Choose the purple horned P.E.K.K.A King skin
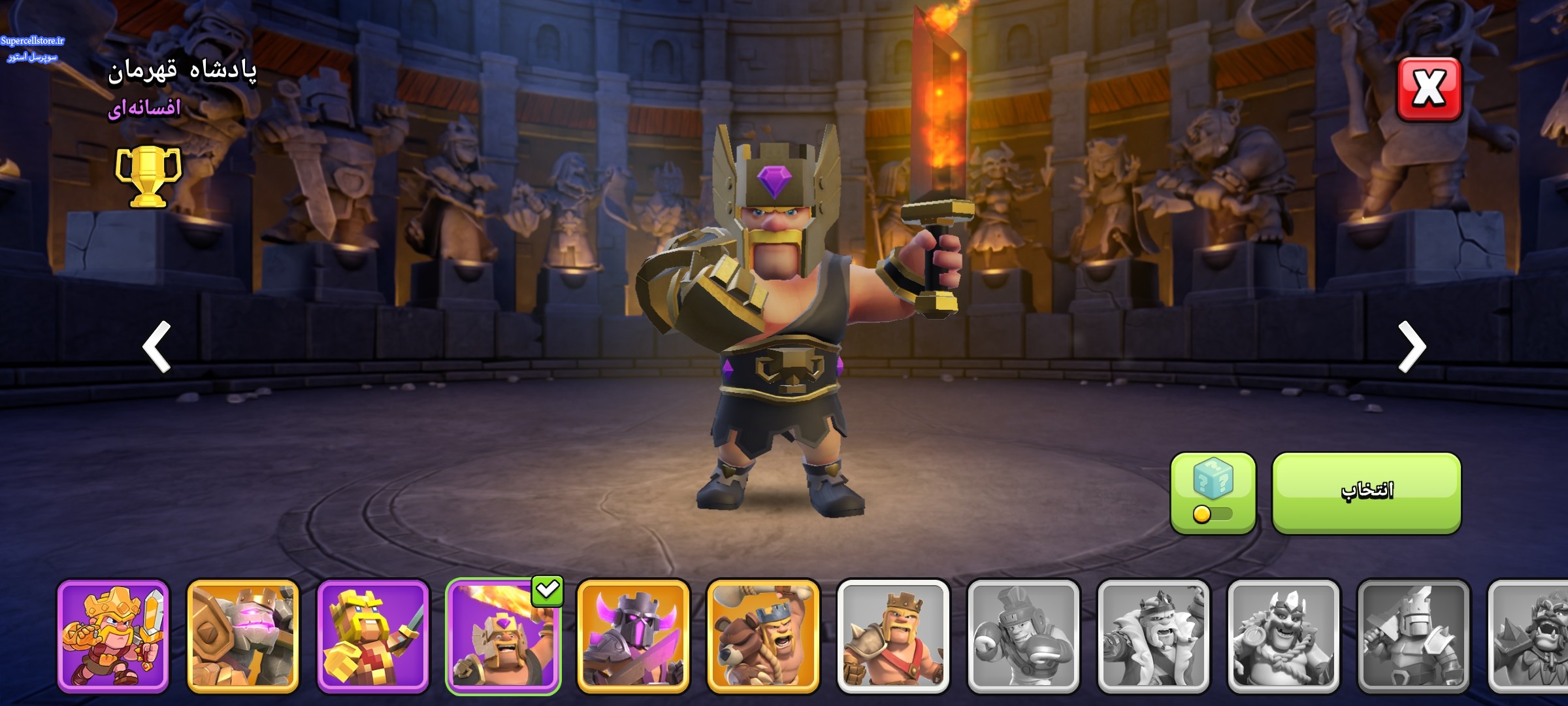This screenshot has height=706, width=1568. 633,636
